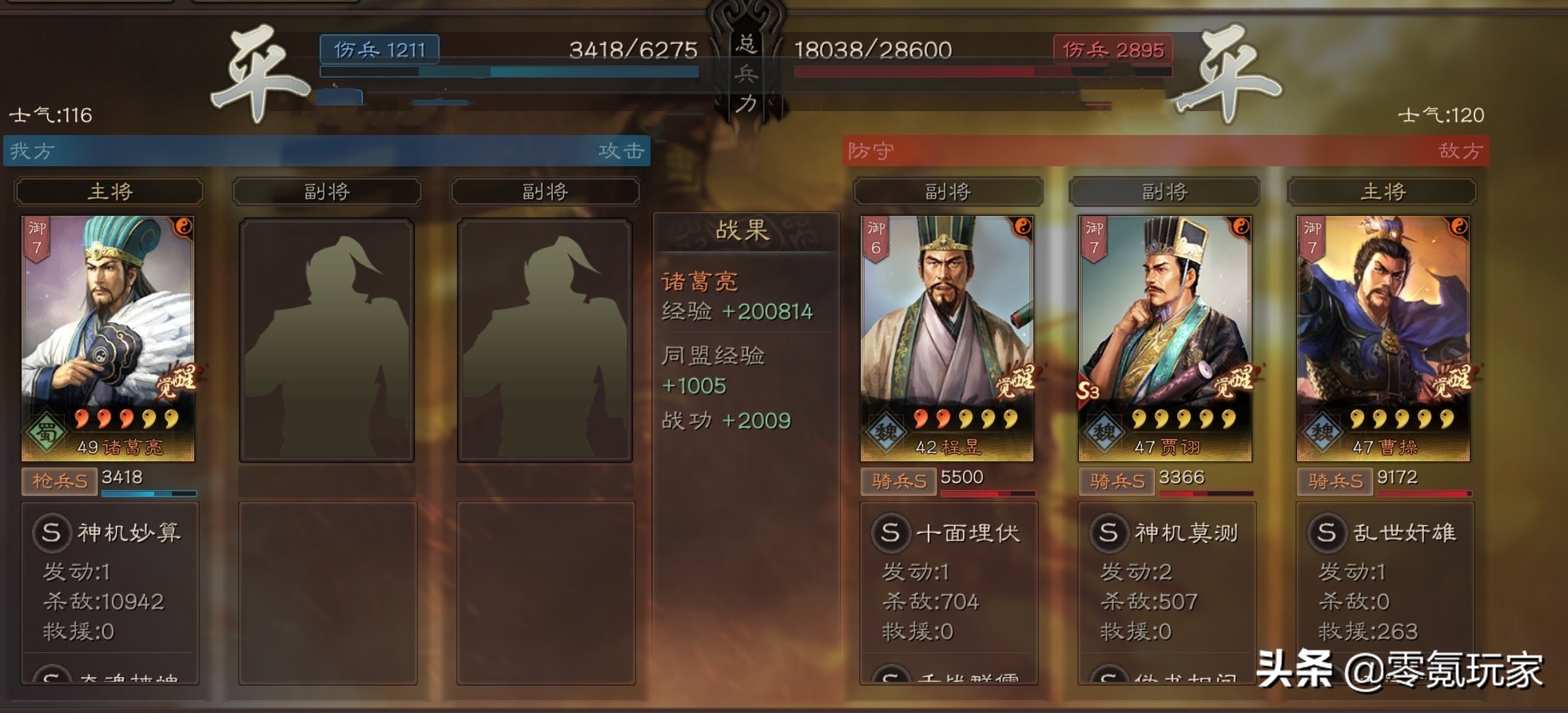The width and height of the screenshot is (1568, 713).
Task: Select the 神机妙算 S skill icon under 诸葛亮
Action: coord(53,534)
